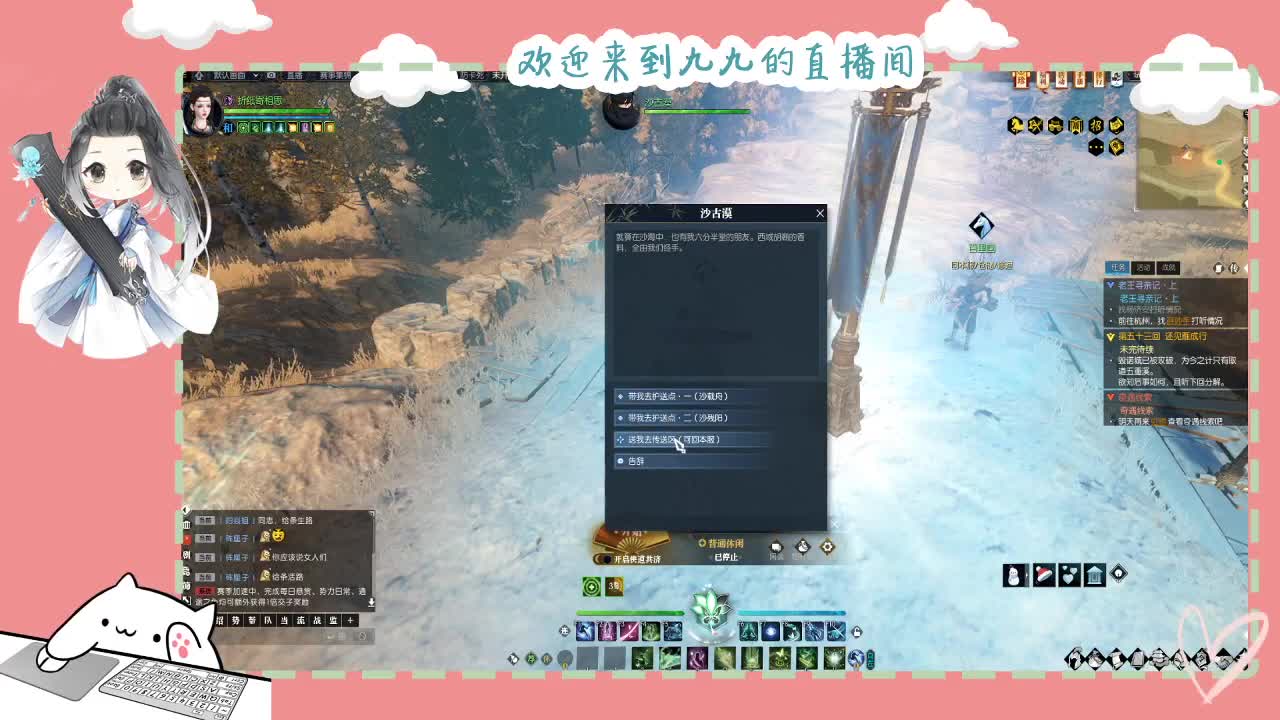Collapse the 第五十三回 quest entry
The width and height of the screenshot is (1280, 720).
1108,336
